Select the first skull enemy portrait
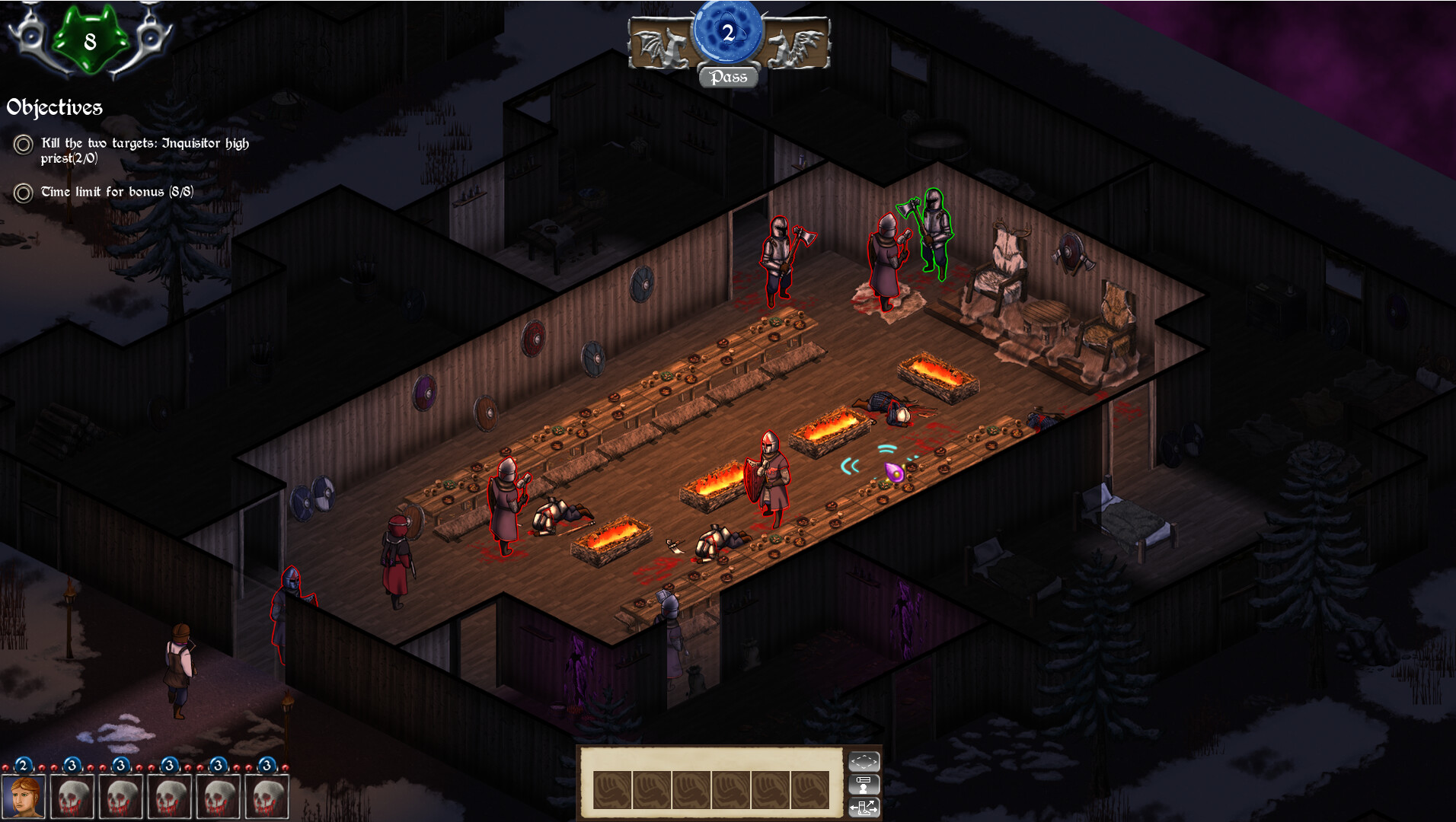Image resolution: width=1456 pixels, height=822 pixels. [x=72, y=795]
